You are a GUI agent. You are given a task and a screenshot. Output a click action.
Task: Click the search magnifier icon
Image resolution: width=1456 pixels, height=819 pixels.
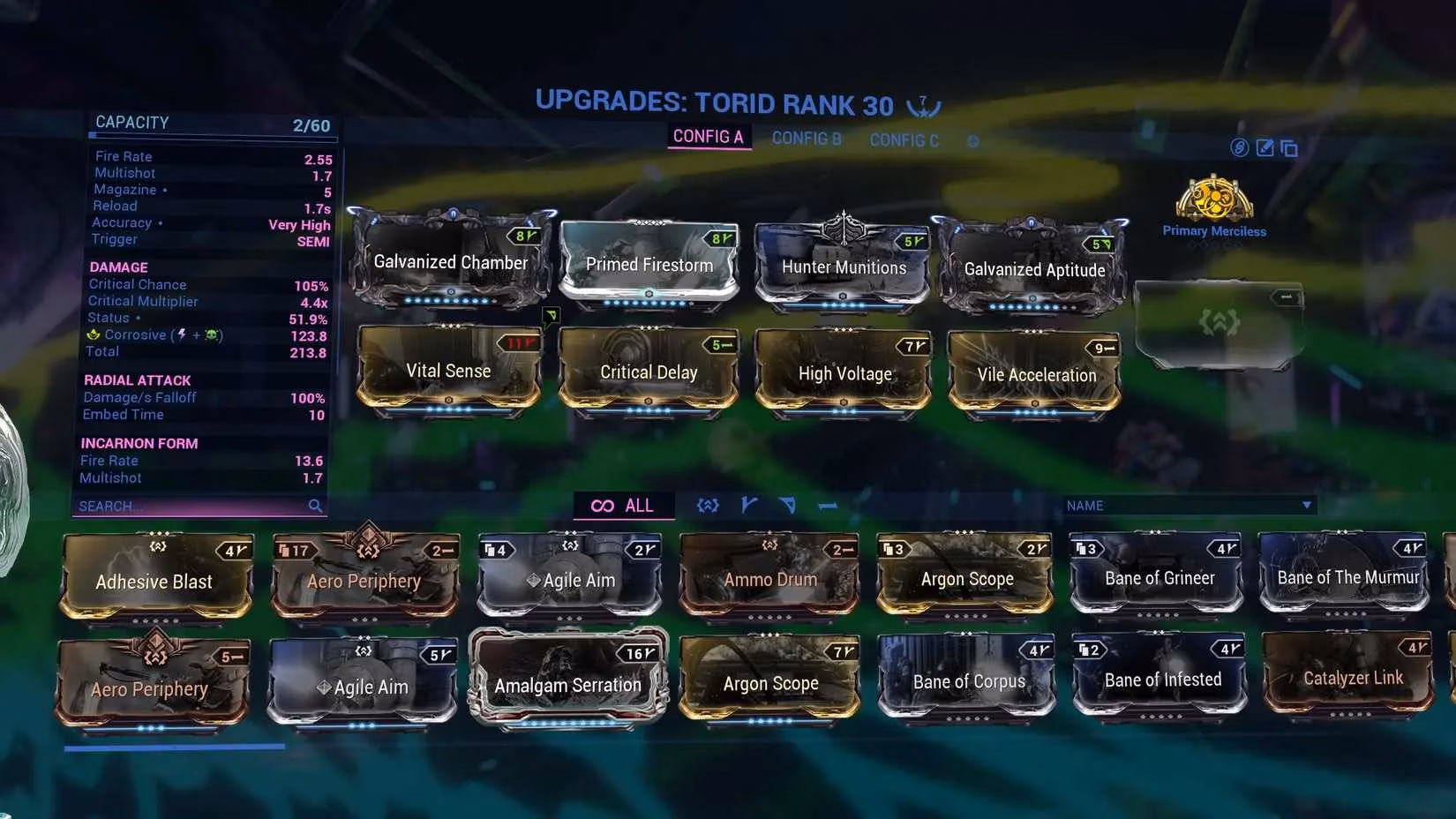316,506
